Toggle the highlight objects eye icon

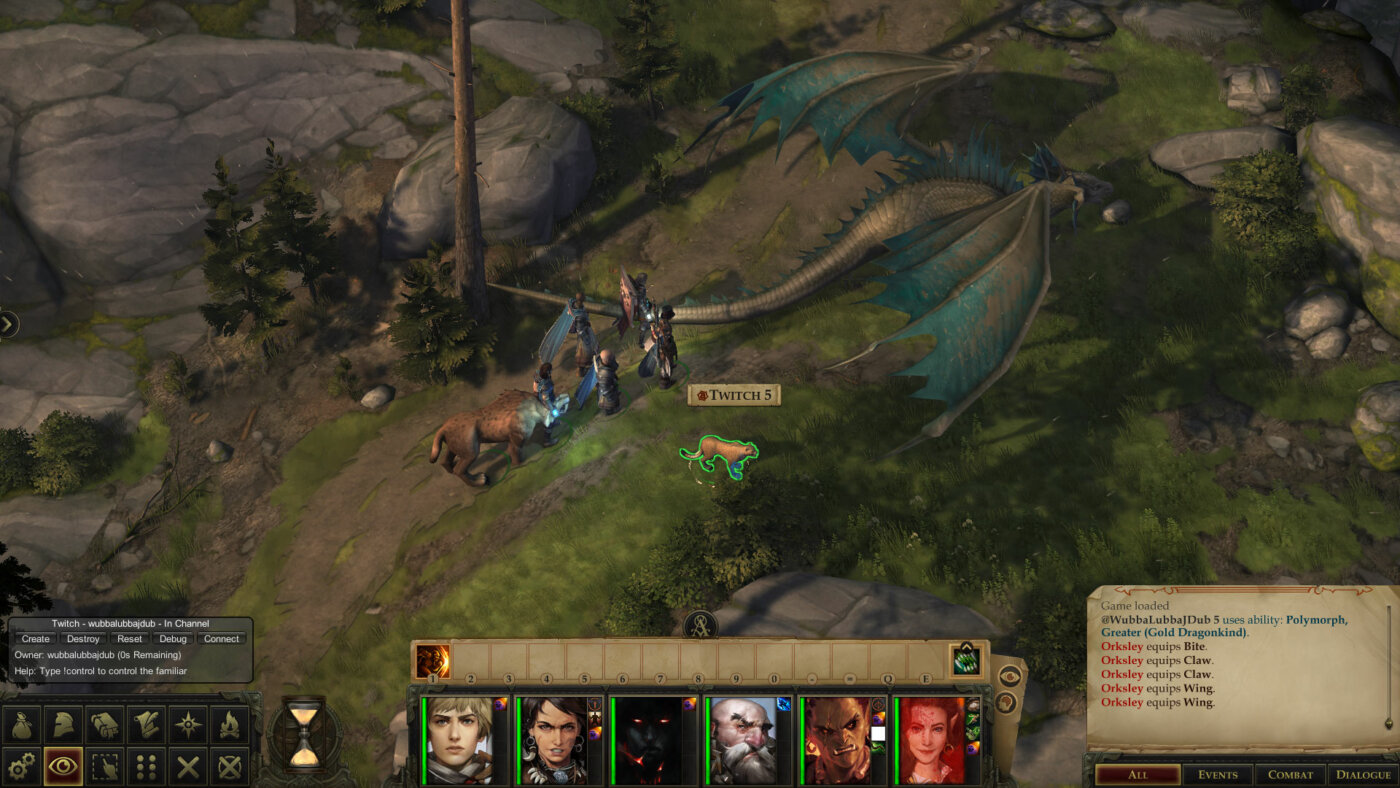click(61, 764)
